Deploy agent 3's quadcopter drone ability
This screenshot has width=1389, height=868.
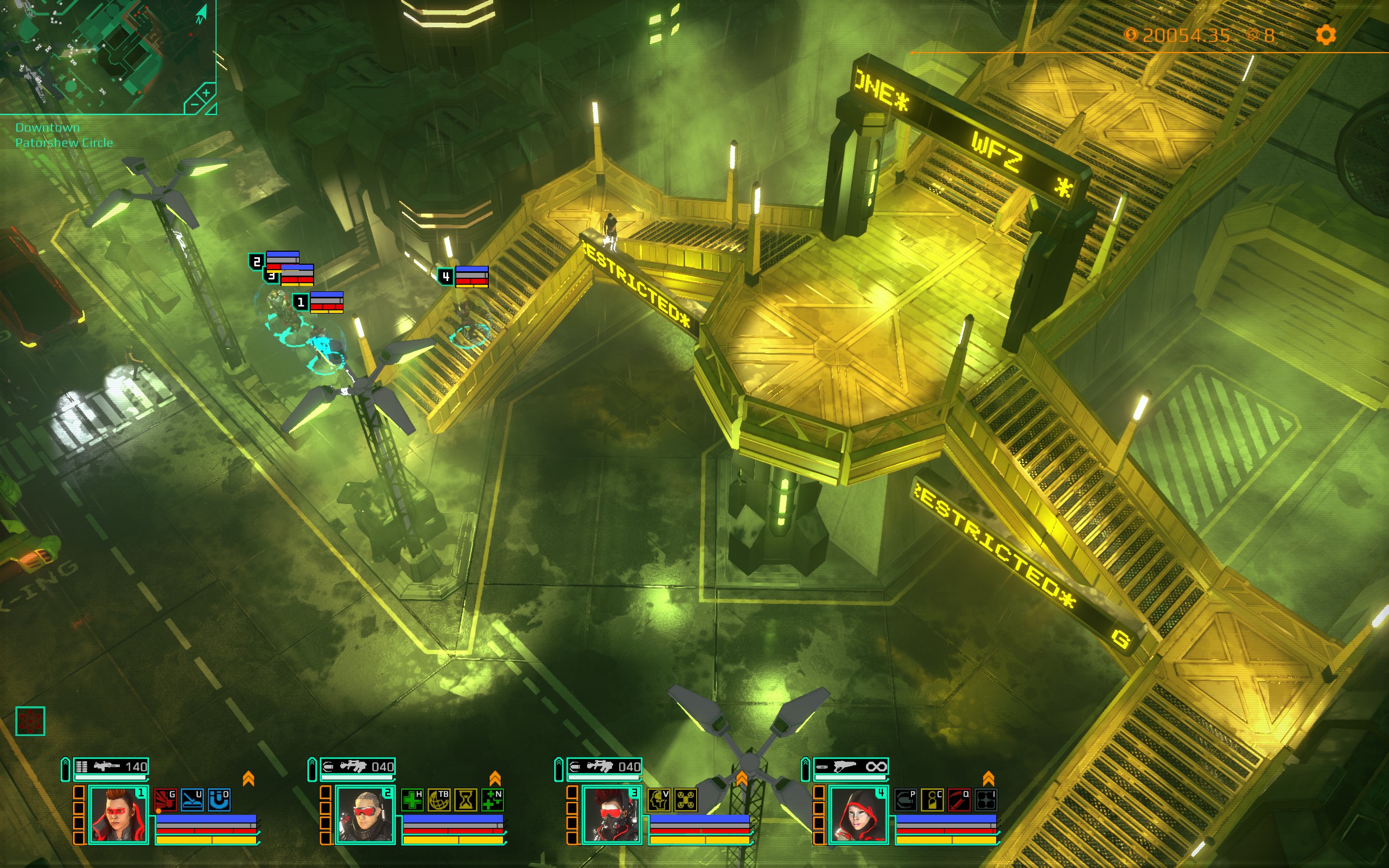[x=686, y=800]
